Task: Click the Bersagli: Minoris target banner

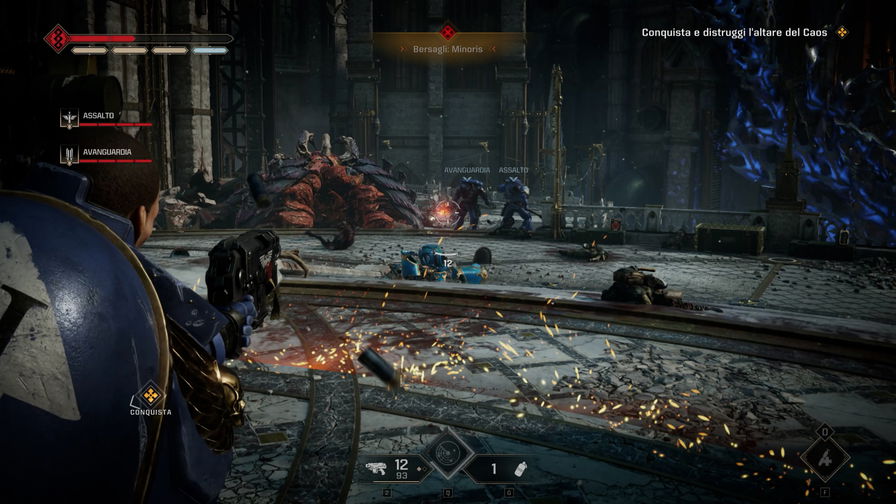Action: tap(448, 46)
